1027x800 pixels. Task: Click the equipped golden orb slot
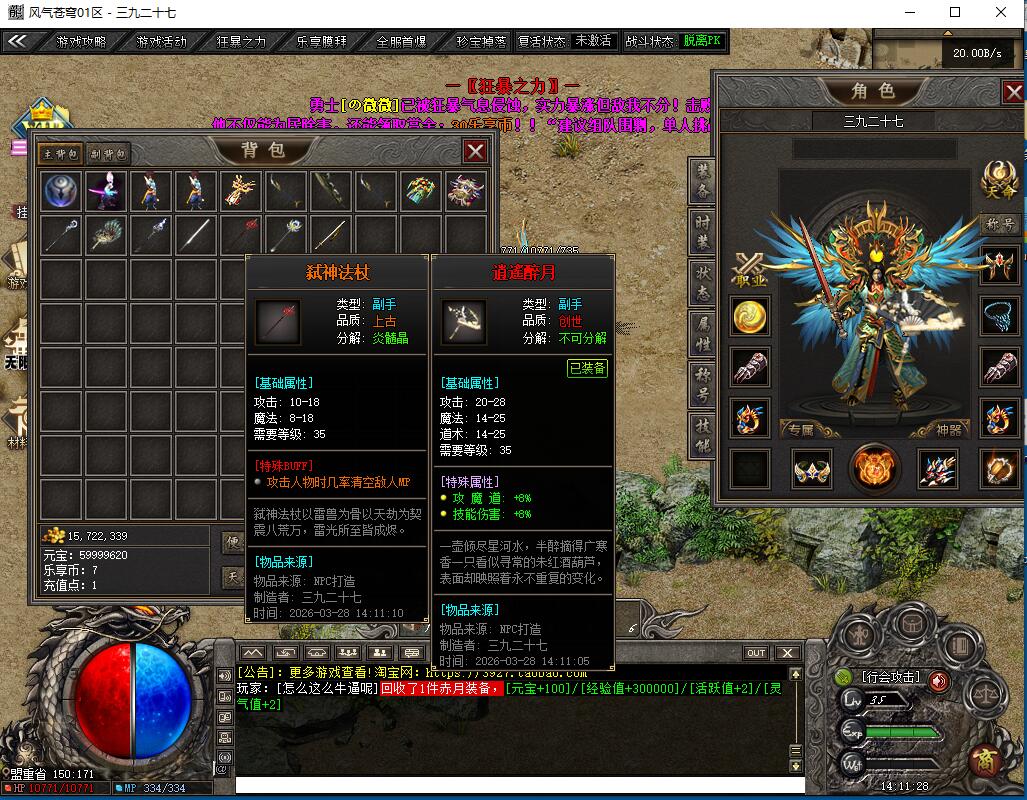(749, 318)
